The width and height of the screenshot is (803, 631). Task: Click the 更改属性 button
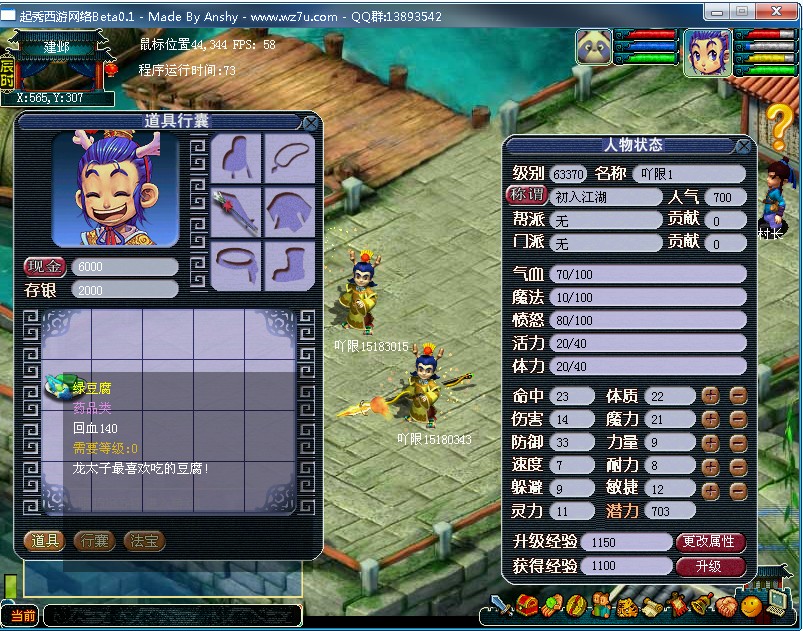(x=710, y=542)
